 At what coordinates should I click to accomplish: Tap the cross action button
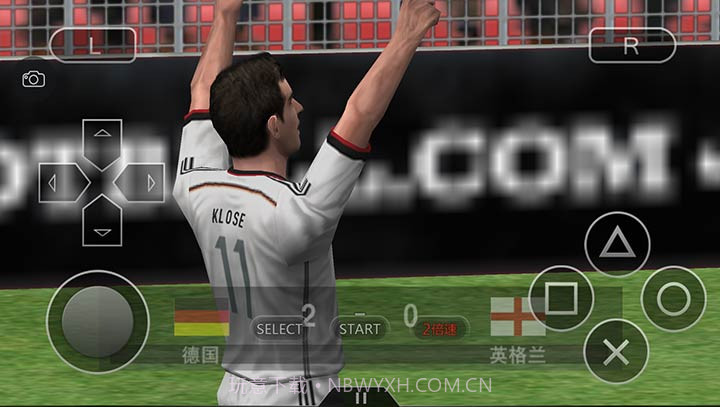(x=617, y=351)
